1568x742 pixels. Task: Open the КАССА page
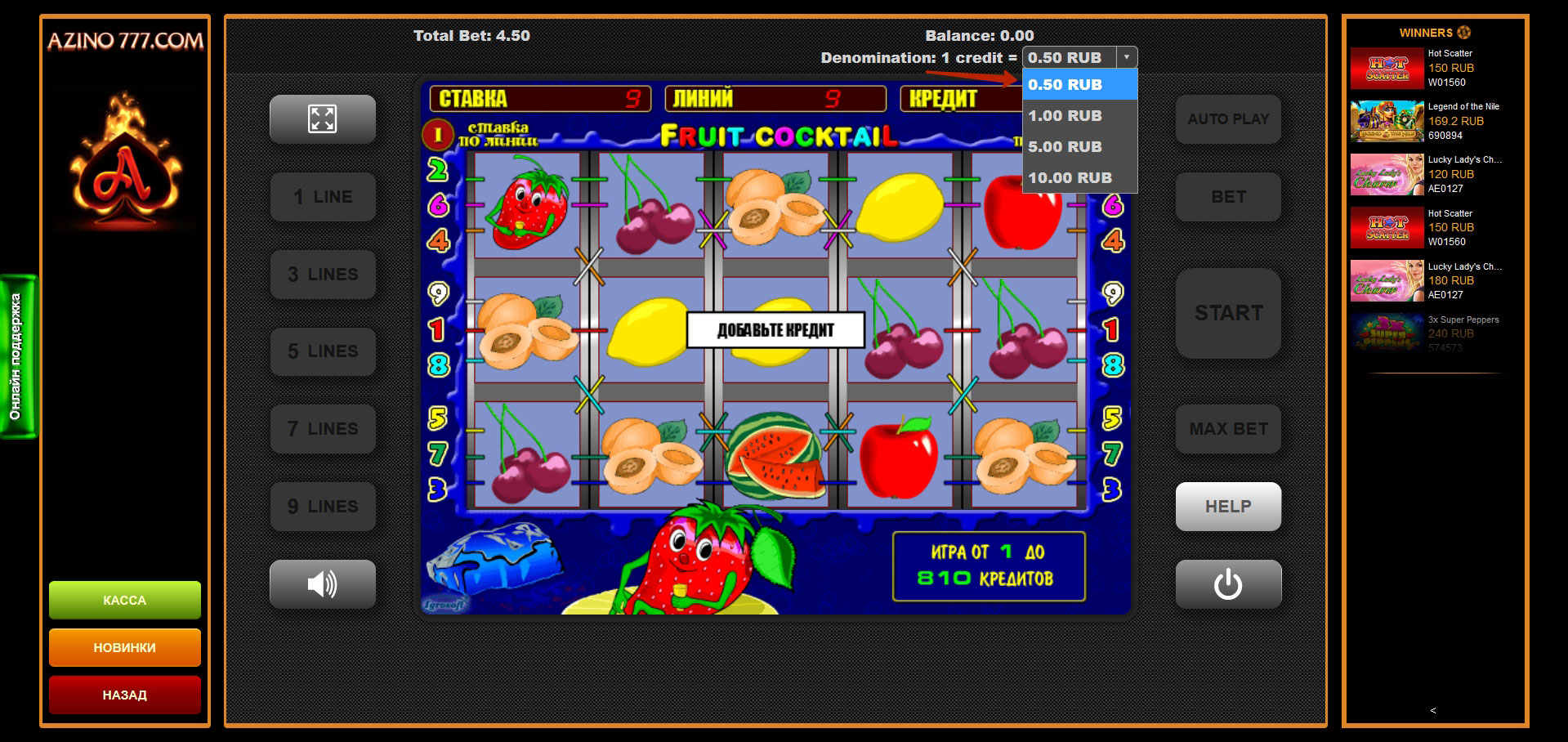pyautogui.click(x=124, y=599)
